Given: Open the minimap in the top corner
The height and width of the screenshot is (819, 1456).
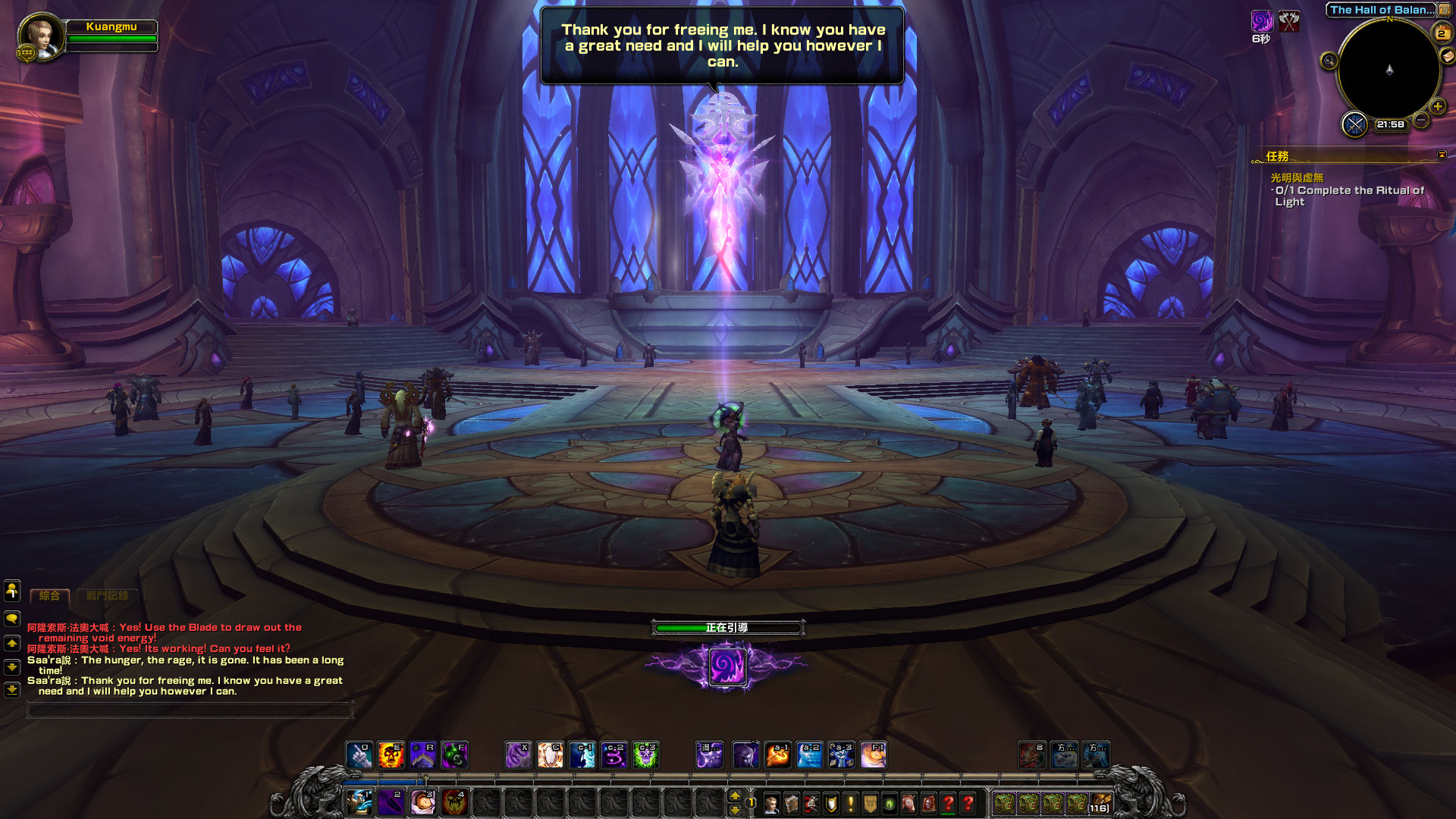Looking at the screenshot, I should click(1389, 70).
